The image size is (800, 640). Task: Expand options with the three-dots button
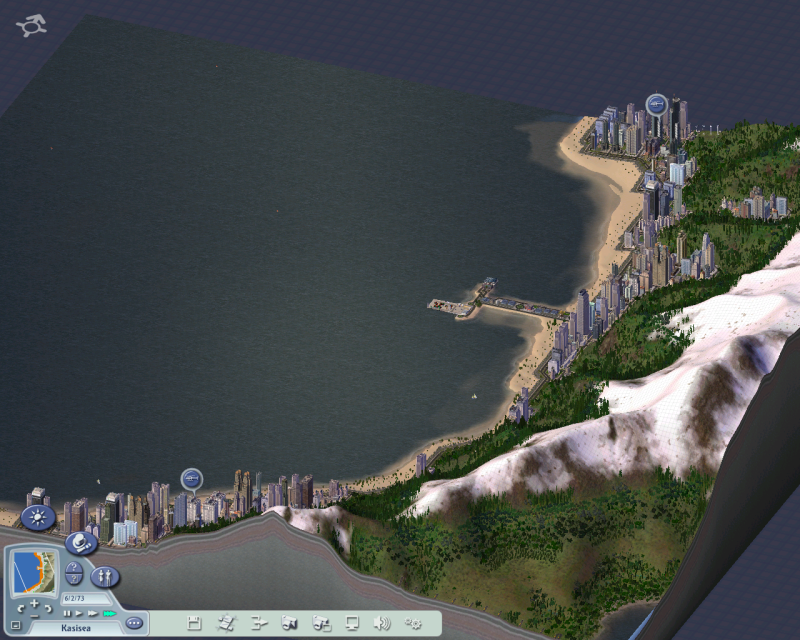click(135, 623)
